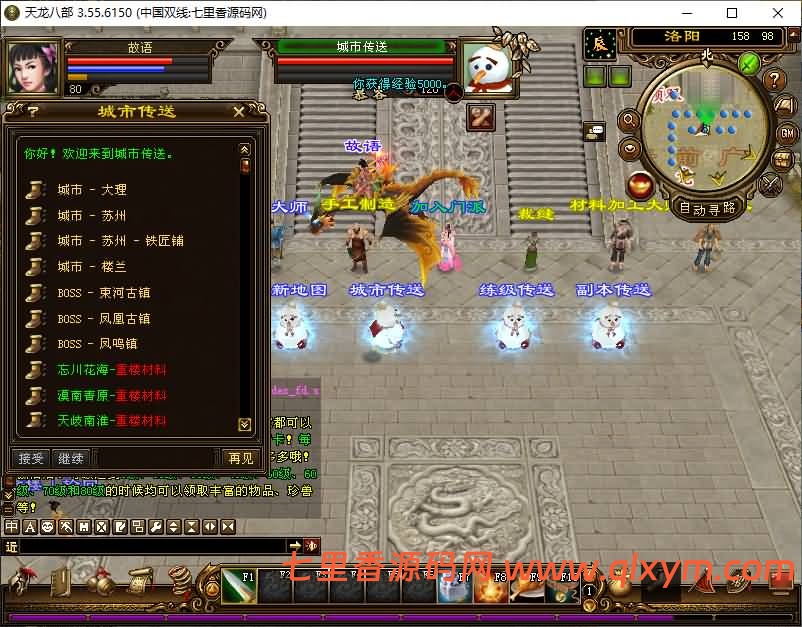Viewport: 802px width, 627px height.
Task: Close the game window
Action: point(778,12)
